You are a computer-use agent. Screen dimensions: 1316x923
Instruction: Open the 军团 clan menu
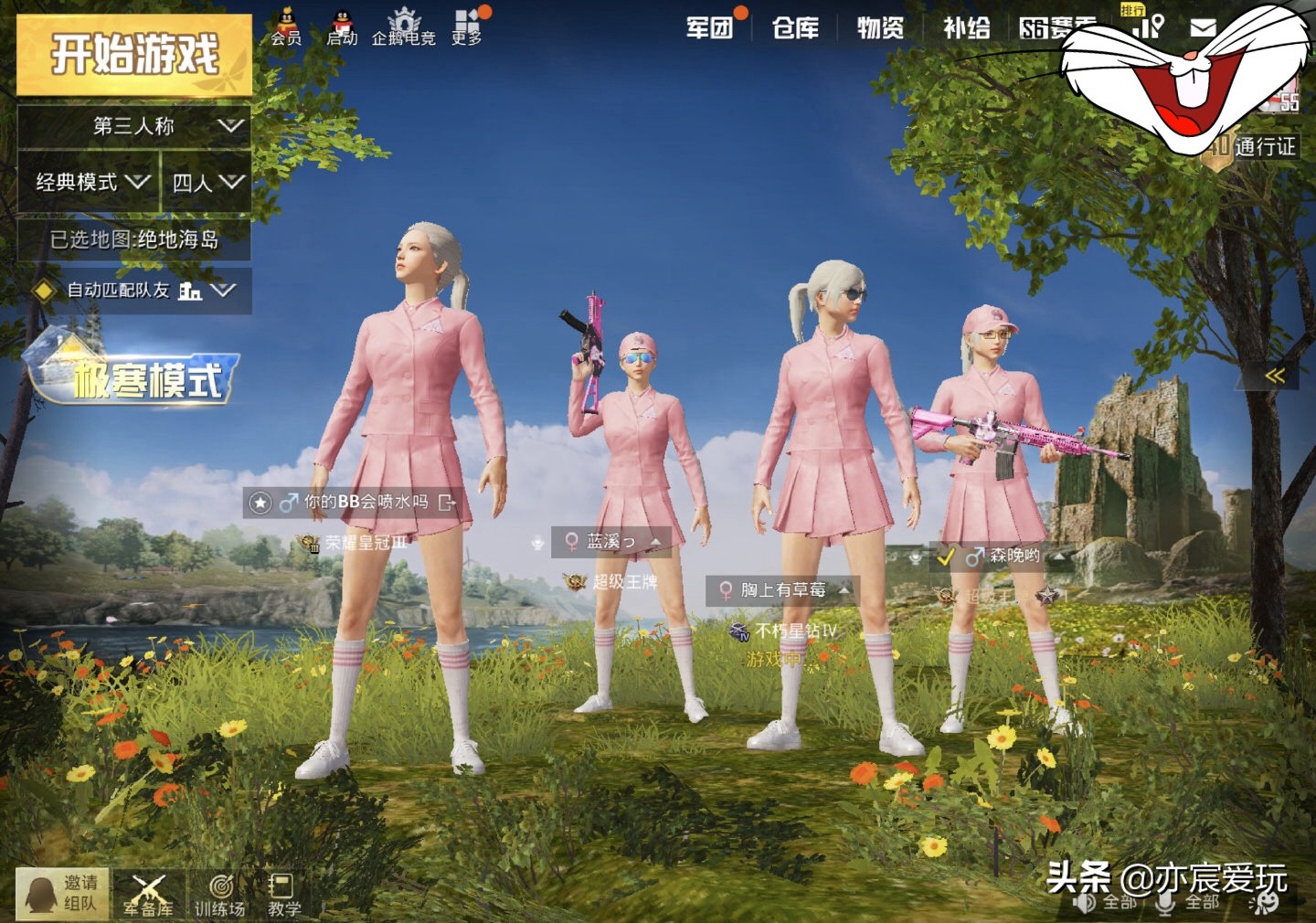[x=710, y=28]
